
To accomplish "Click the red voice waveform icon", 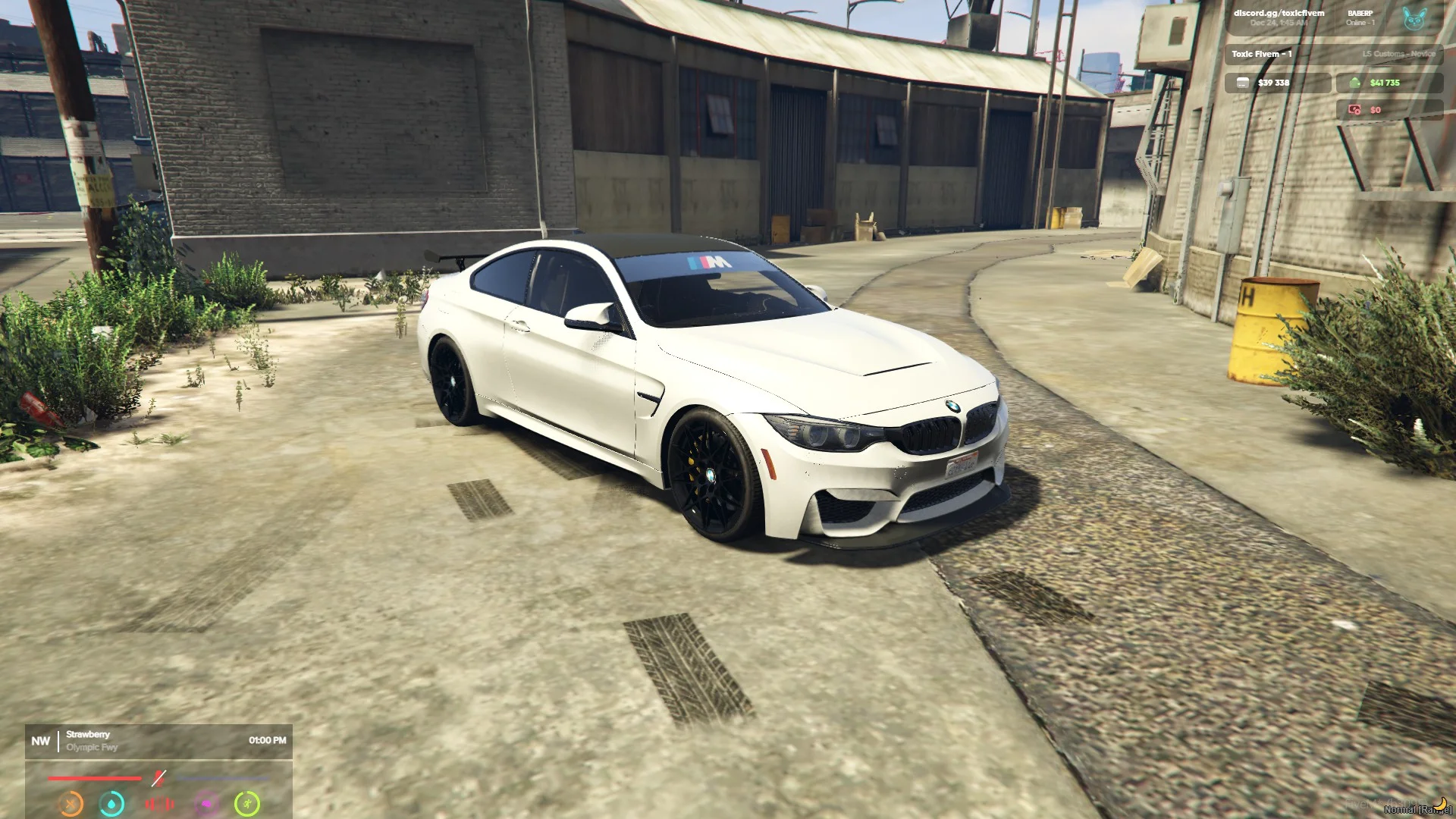I will point(159,803).
